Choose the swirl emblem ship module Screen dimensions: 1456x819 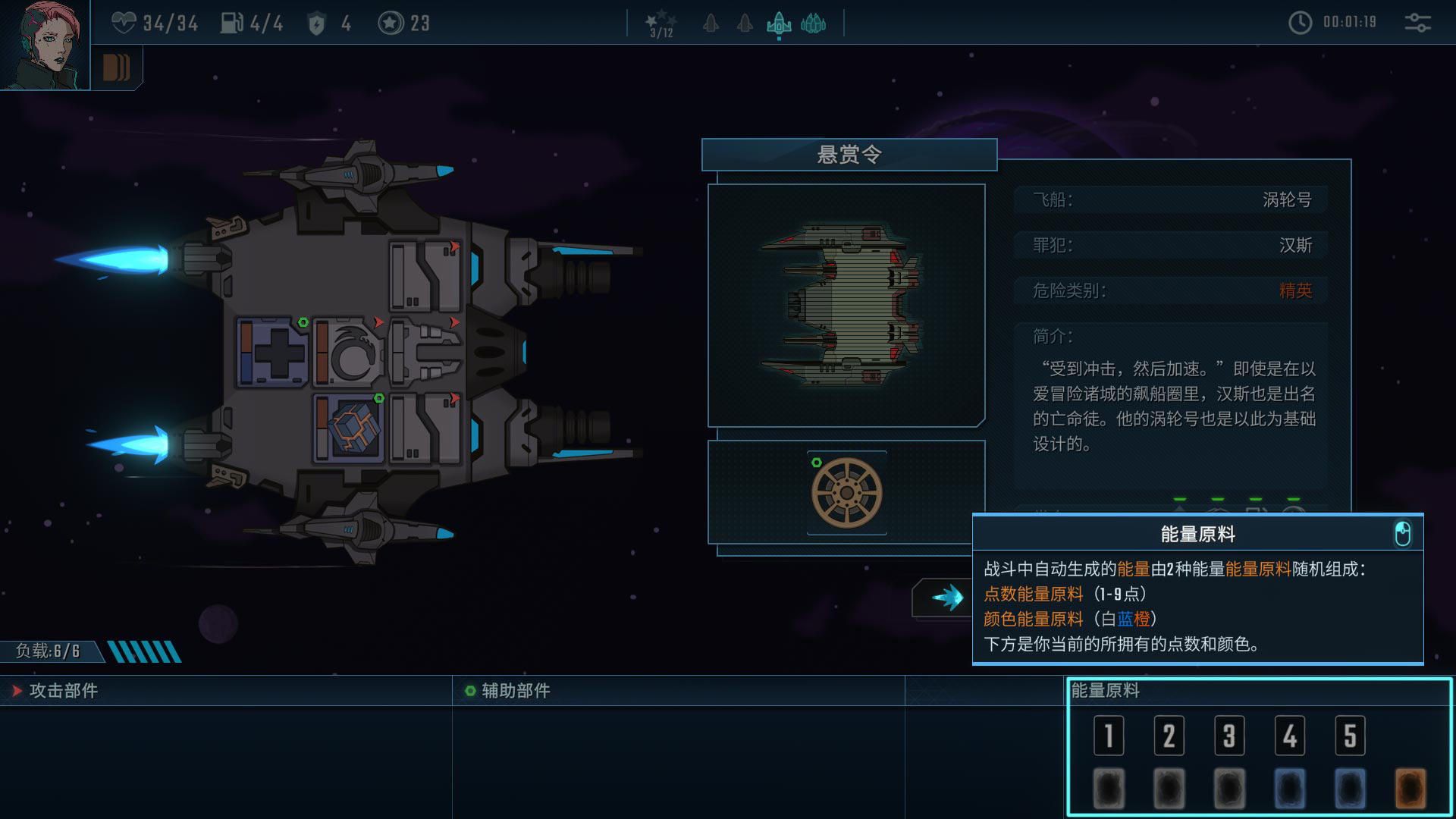[x=349, y=353]
